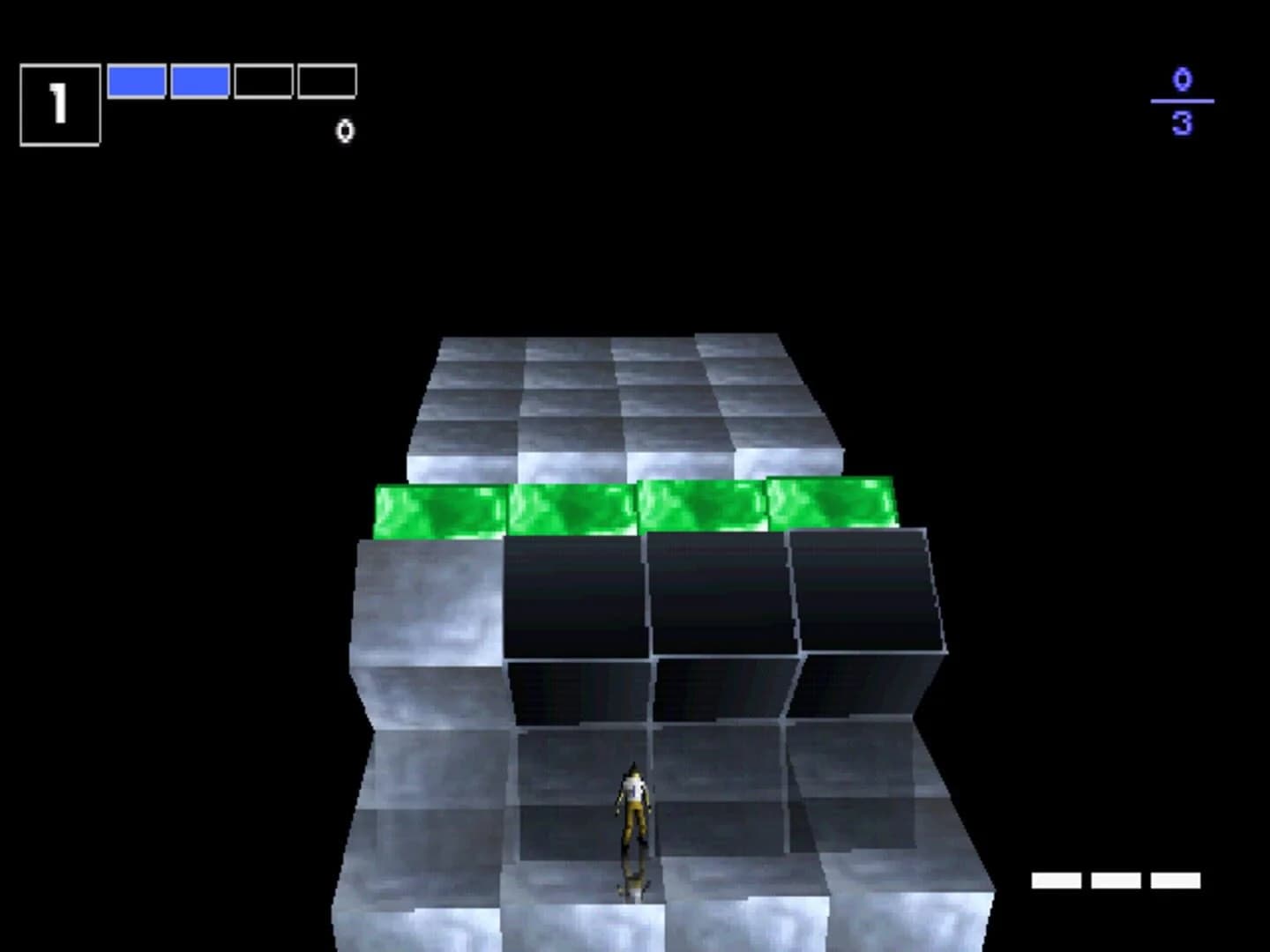Screen dimensions: 1270x952
Task: Select the leftmost green advantage cube
Action: (437, 502)
